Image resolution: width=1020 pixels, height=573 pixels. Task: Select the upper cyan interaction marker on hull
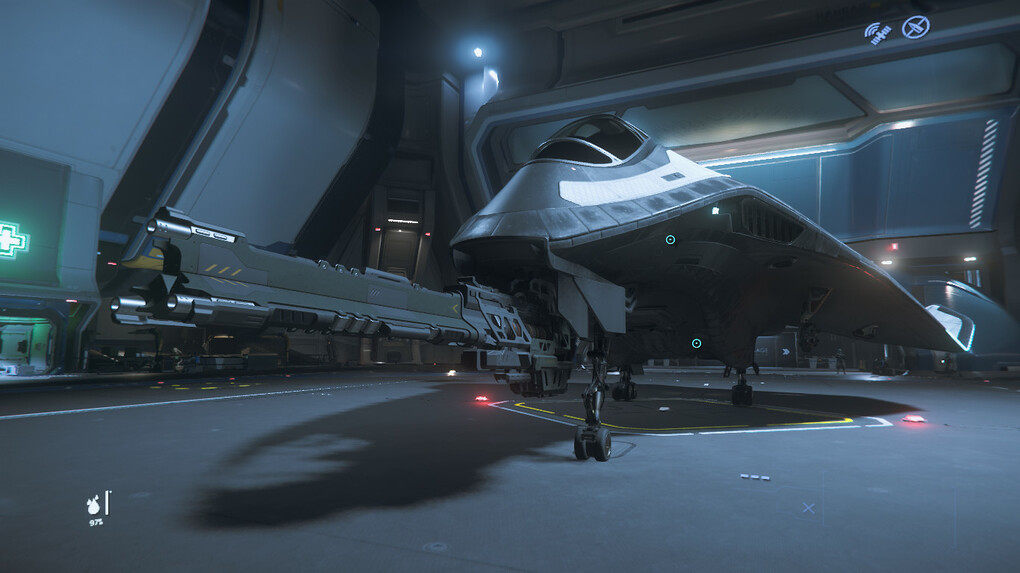click(x=670, y=240)
